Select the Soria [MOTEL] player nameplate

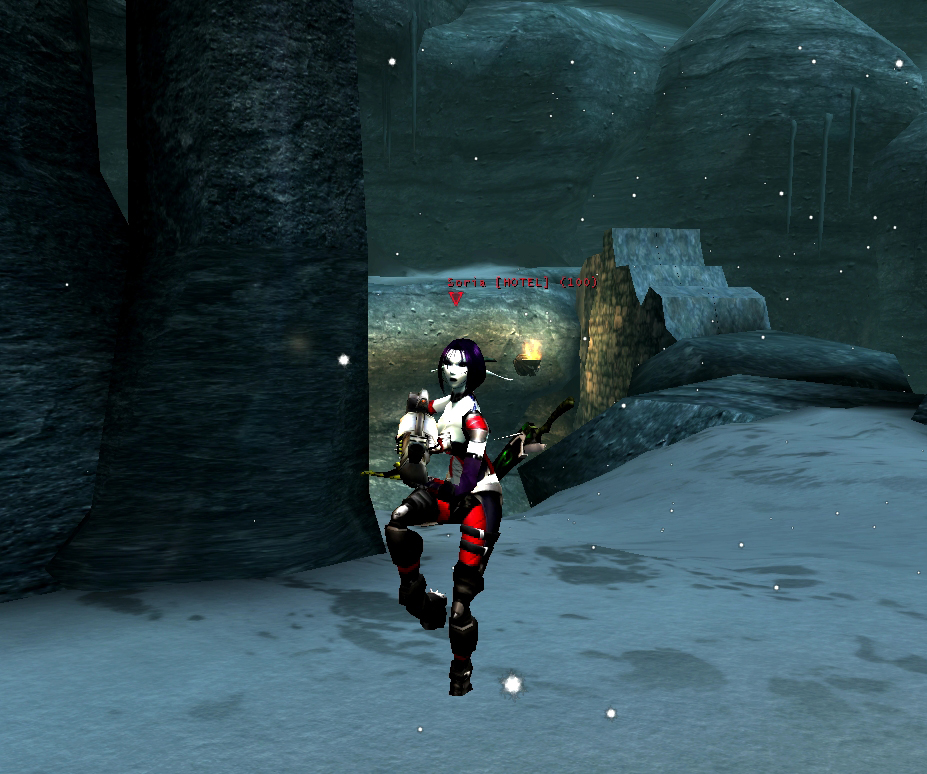tap(522, 283)
